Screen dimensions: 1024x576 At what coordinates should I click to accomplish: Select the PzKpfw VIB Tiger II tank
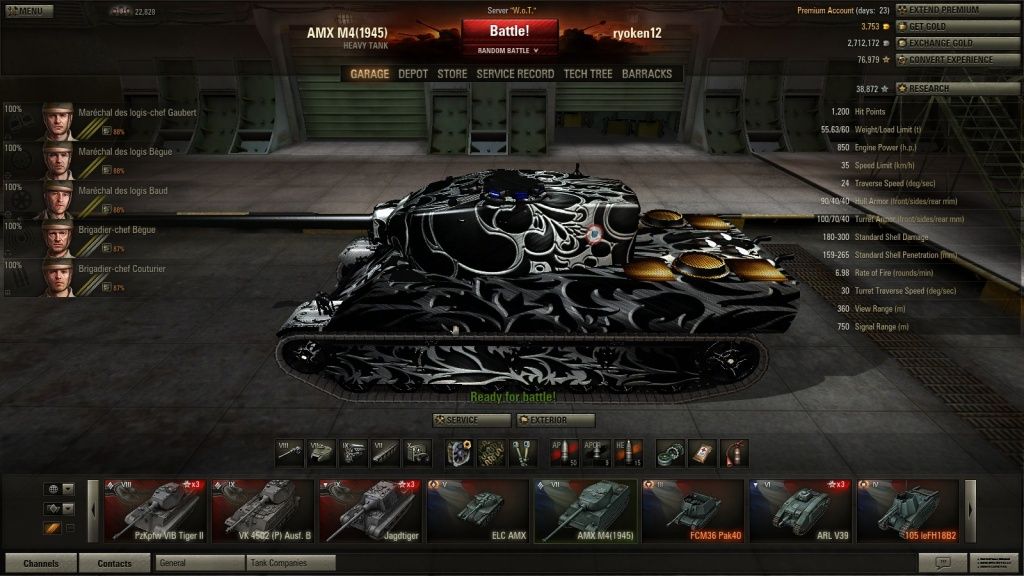154,510
